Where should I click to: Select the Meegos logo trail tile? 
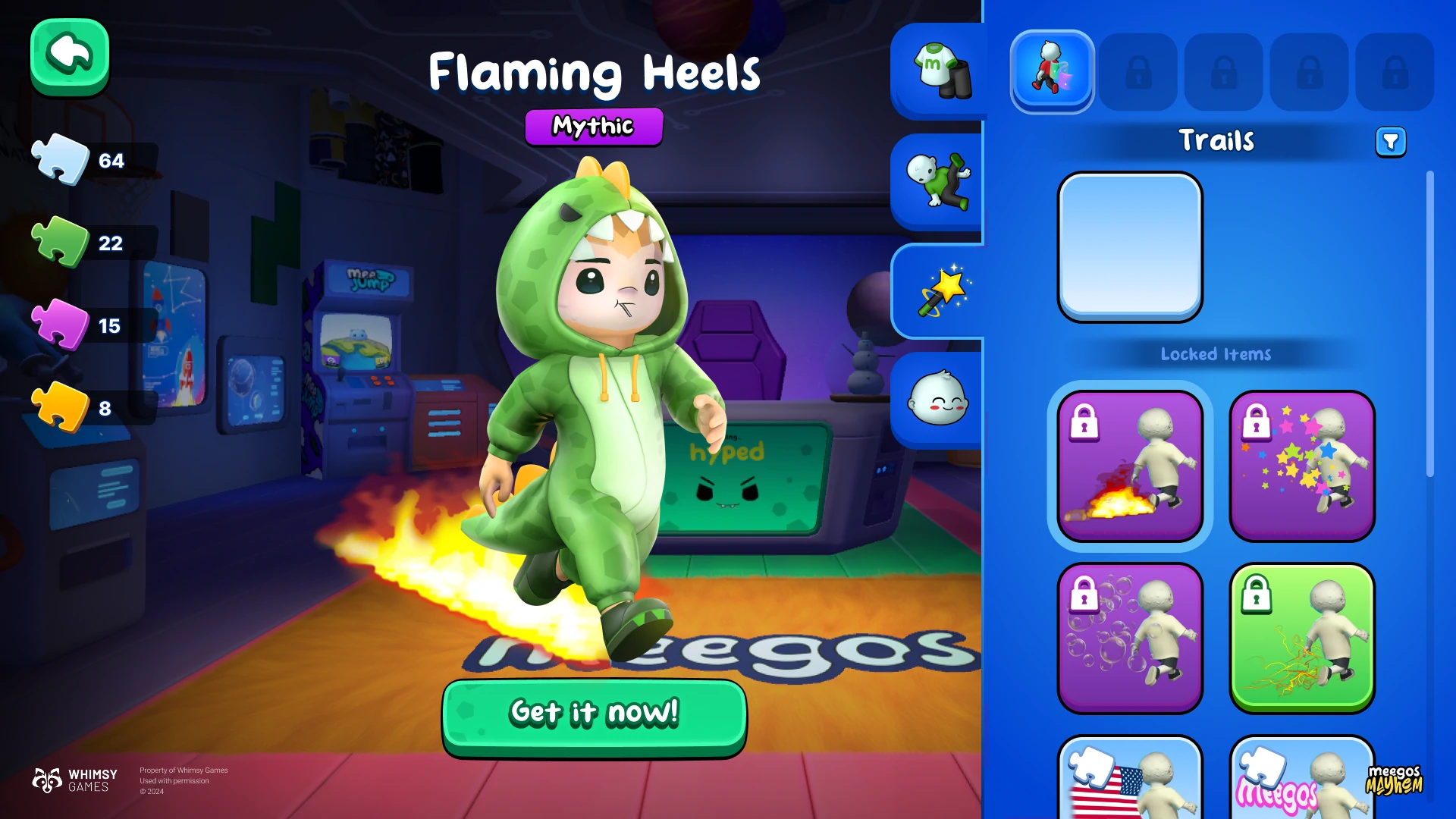pyautogui.click(x=1301, y=780)
